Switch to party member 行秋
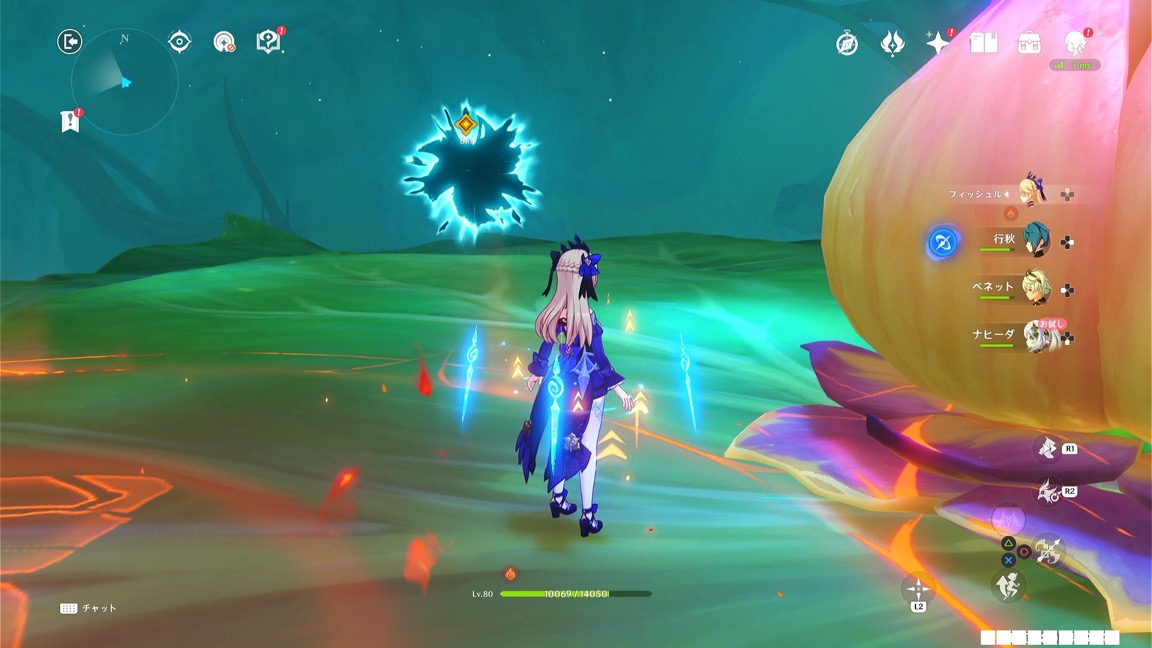1152x648 pixels. 1034,240
